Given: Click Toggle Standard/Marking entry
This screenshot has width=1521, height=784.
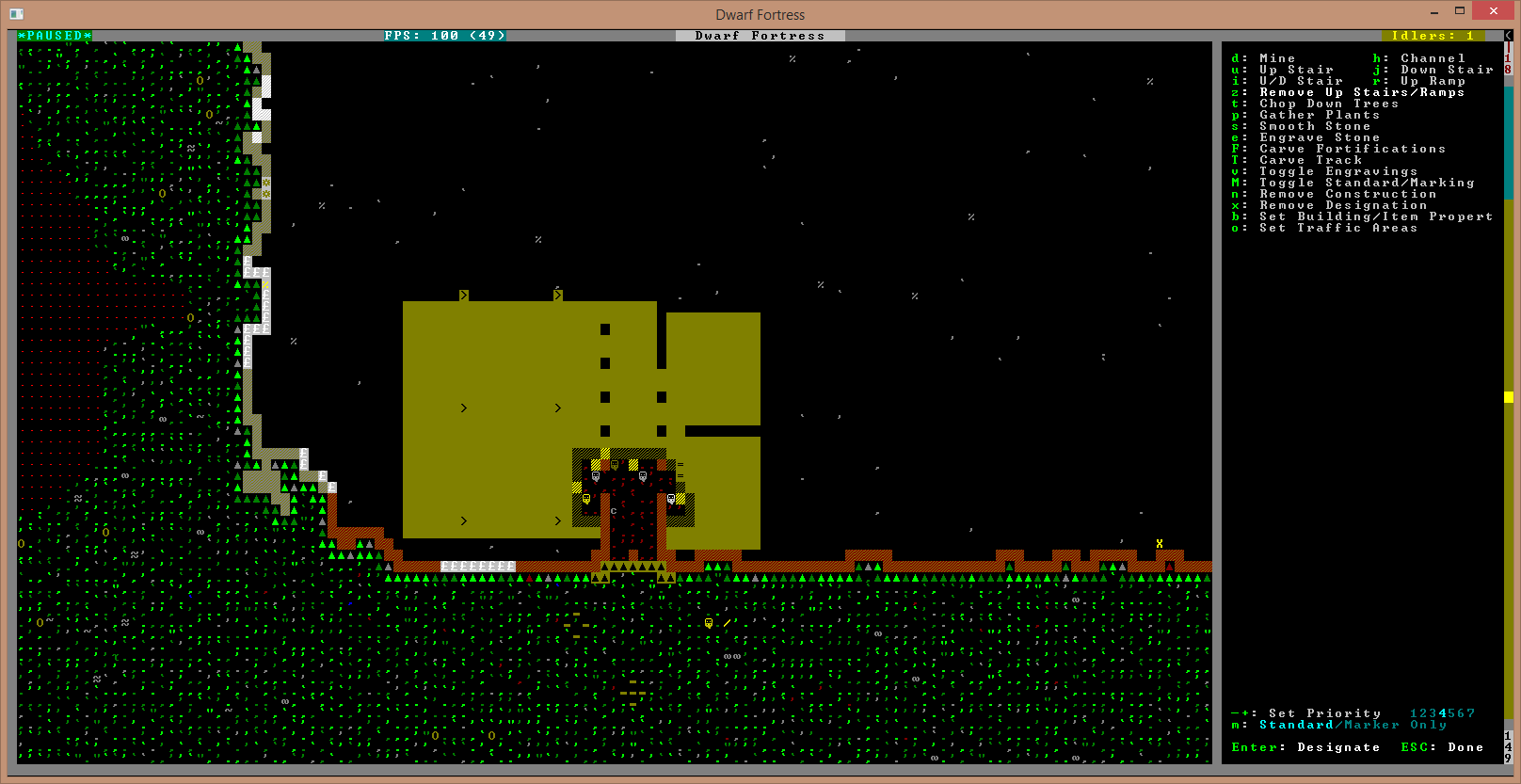Looking at the screenshot, I should pyautogui.click(x=1367, y=183).
